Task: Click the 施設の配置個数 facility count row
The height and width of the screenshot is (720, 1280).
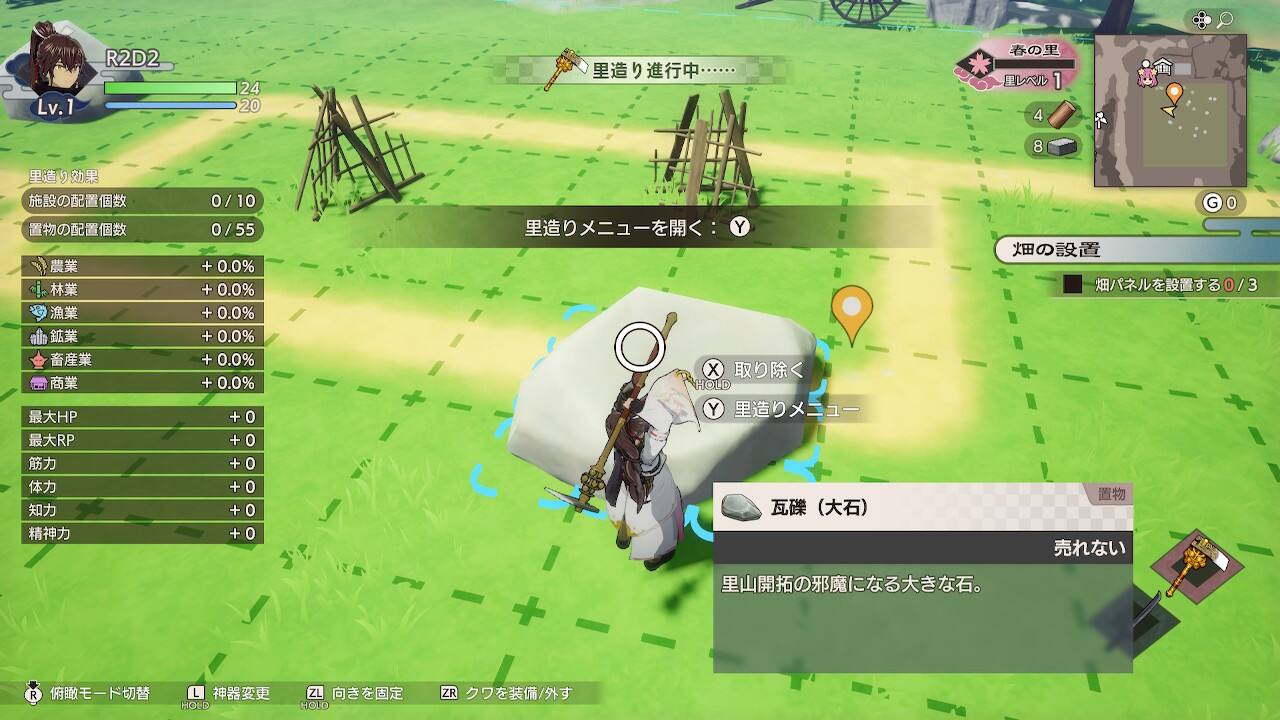Action: 142,201
